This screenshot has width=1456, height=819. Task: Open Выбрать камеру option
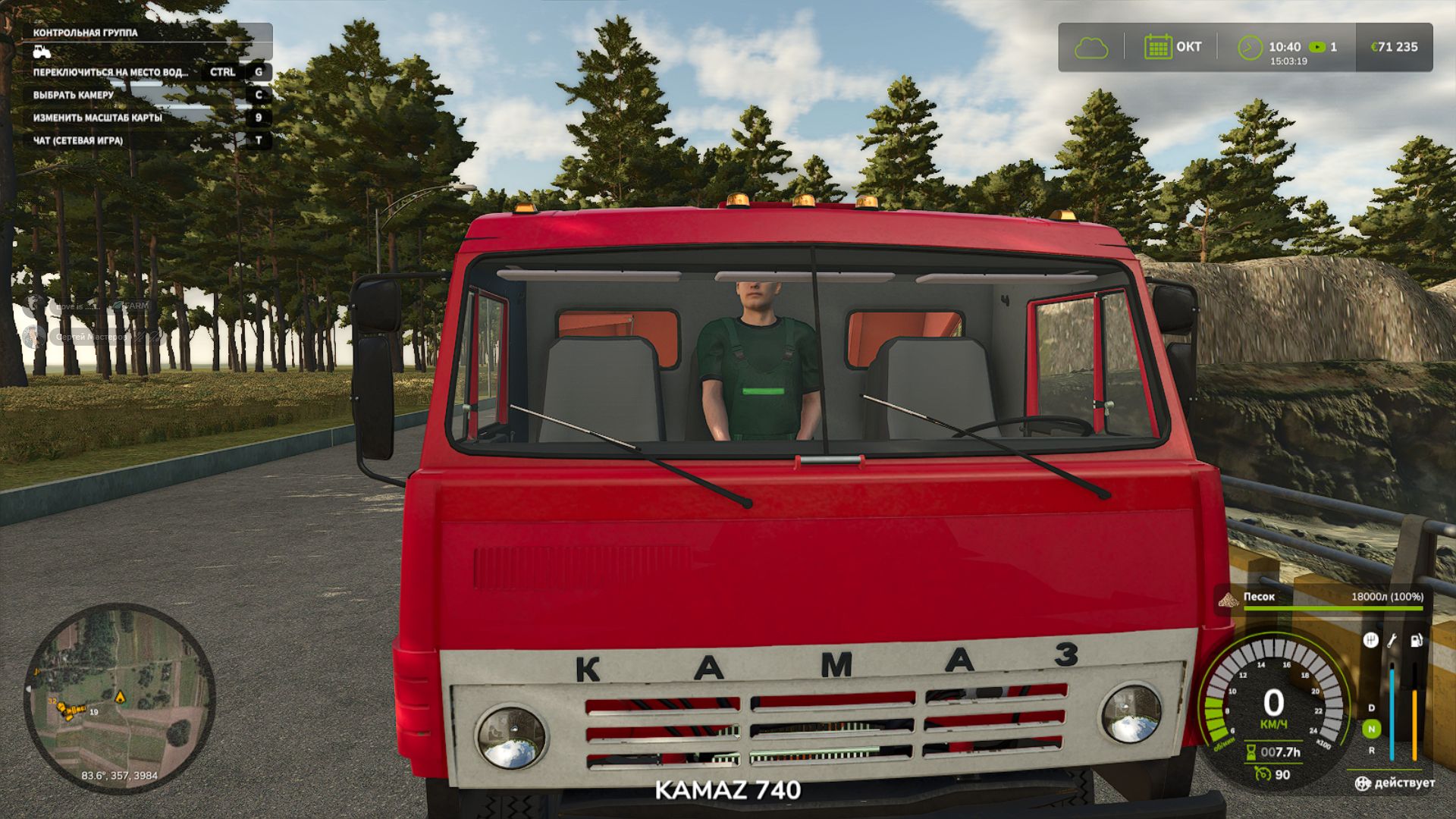click(72, 96)
